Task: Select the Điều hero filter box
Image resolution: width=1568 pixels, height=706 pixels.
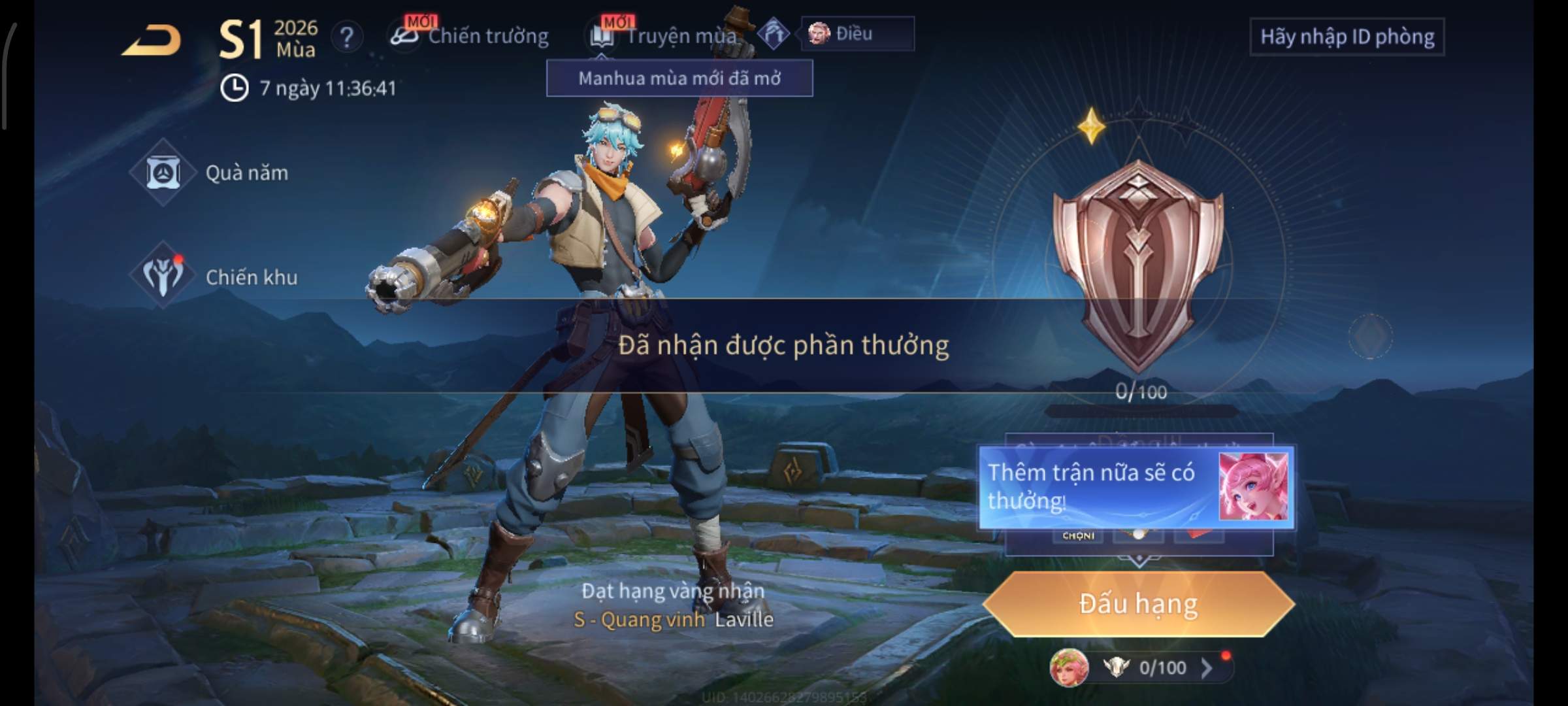Action: [x=857, y=33]
